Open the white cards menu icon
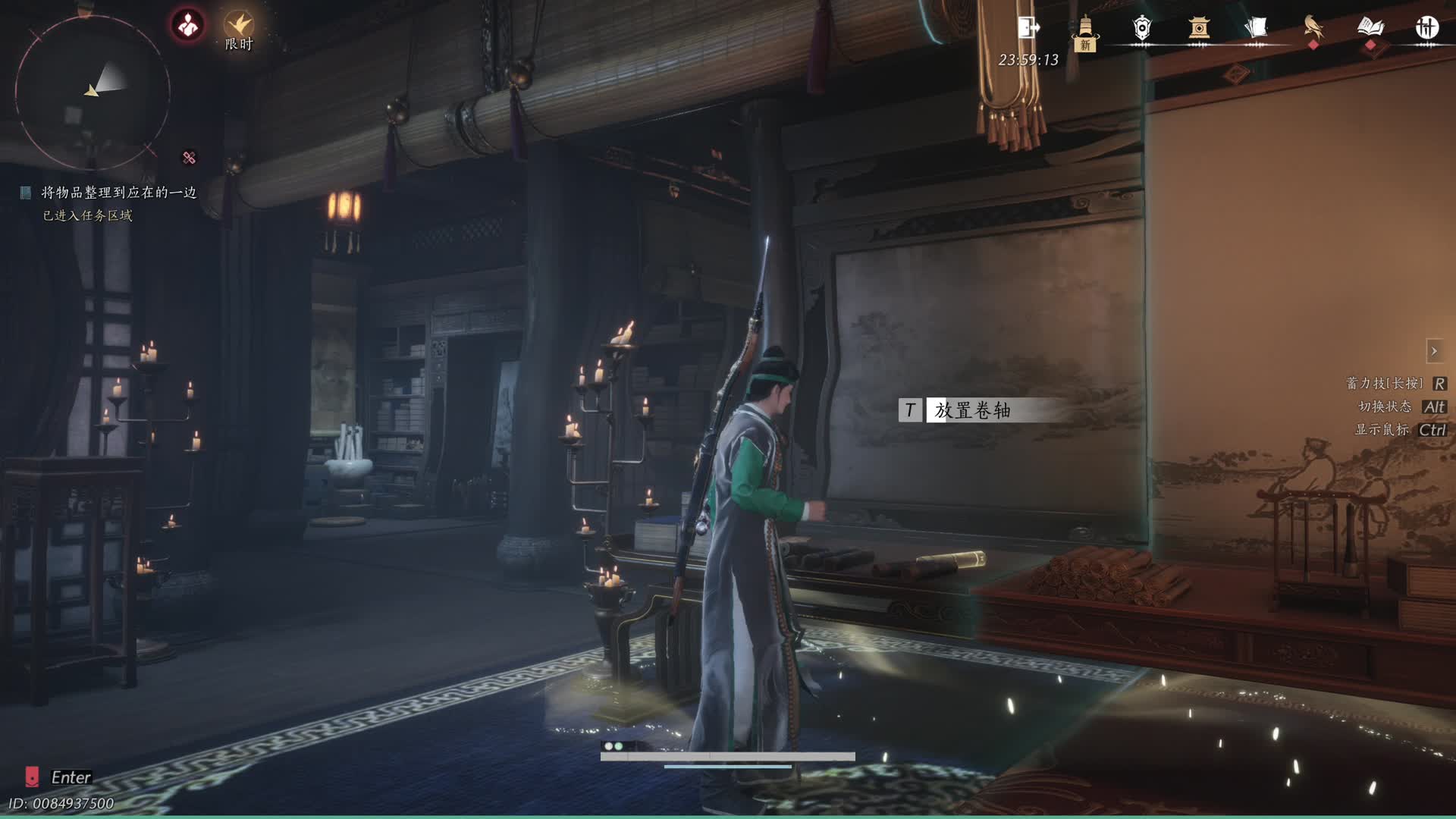 click(1256, 29)
